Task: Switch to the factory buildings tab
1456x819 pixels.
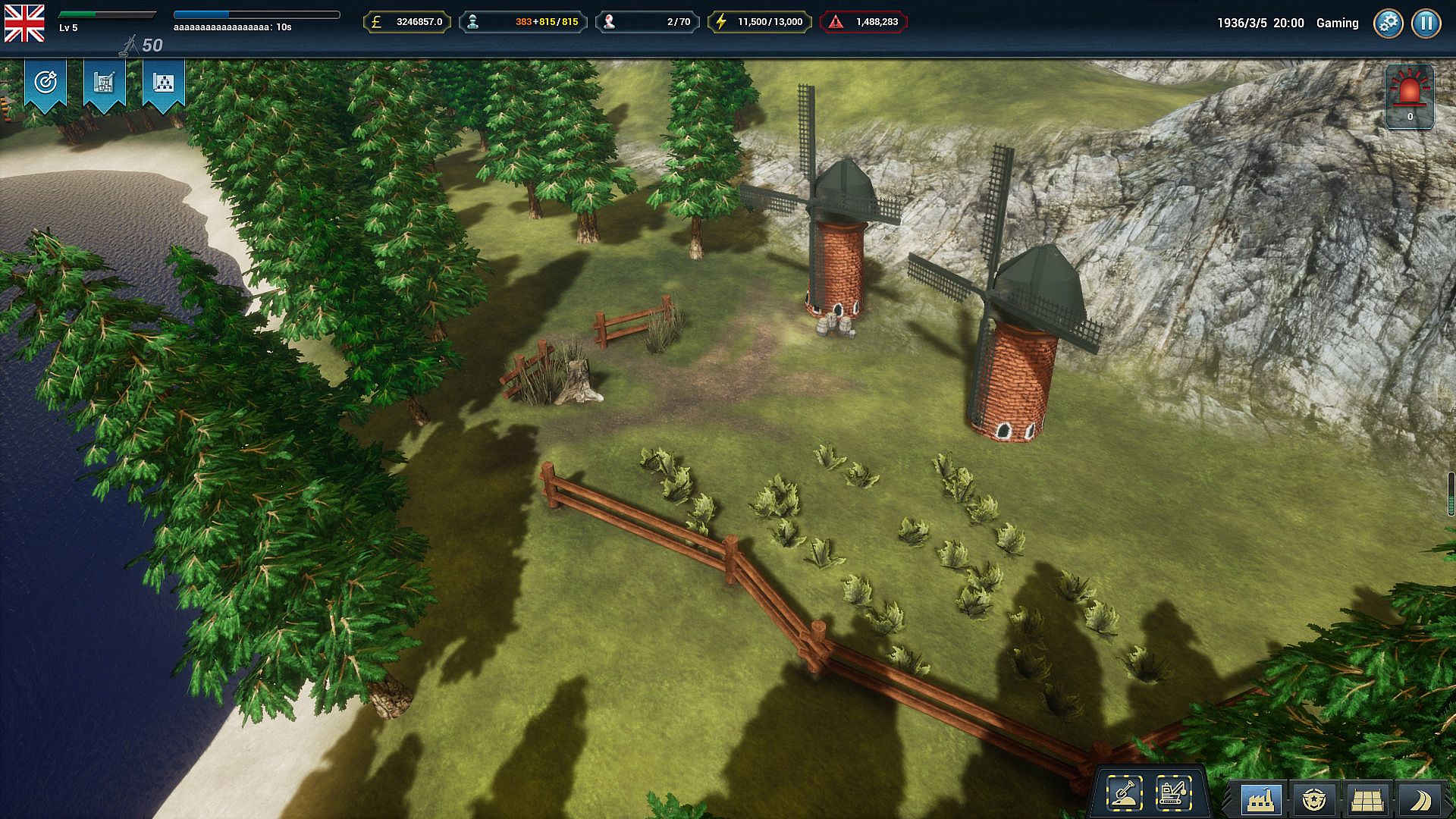Action: (1260, 799)
